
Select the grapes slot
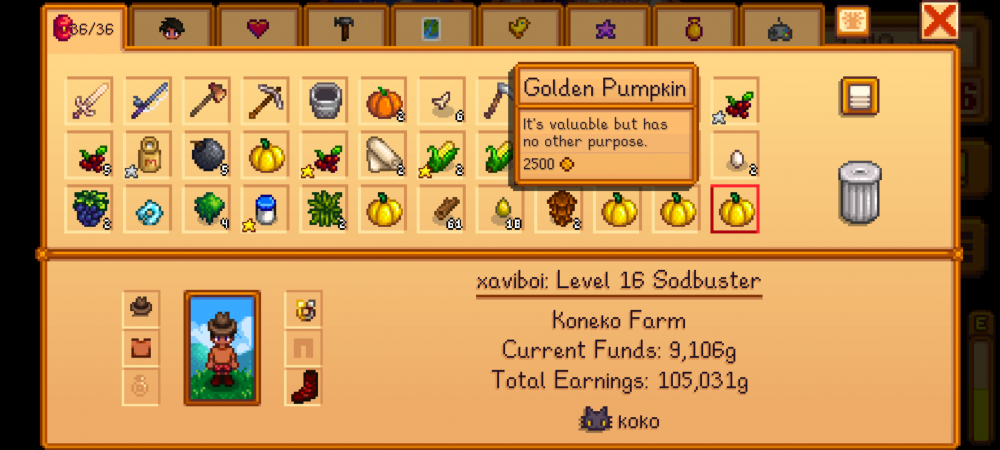[x=91, y=209]
